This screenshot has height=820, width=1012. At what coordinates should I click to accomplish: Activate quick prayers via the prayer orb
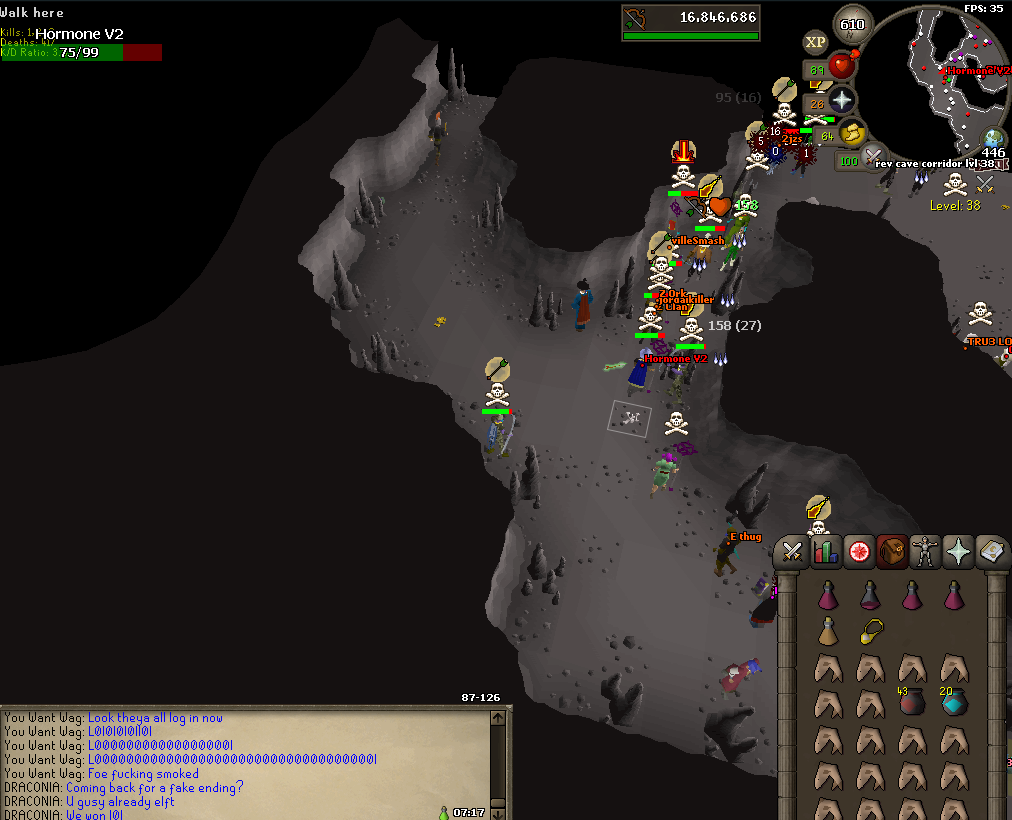842,100
